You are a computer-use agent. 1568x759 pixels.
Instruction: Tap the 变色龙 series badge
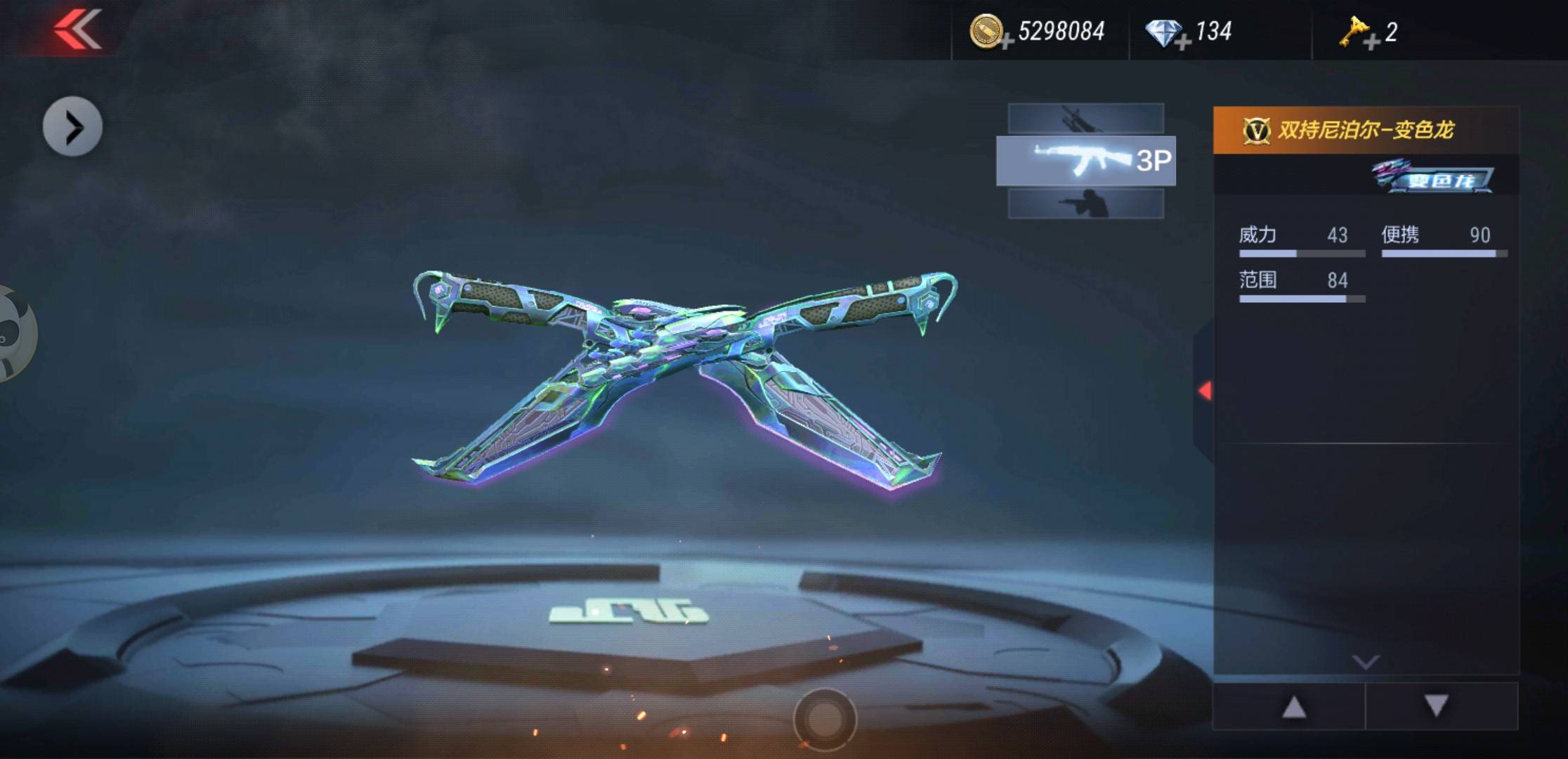[1433, 176]
